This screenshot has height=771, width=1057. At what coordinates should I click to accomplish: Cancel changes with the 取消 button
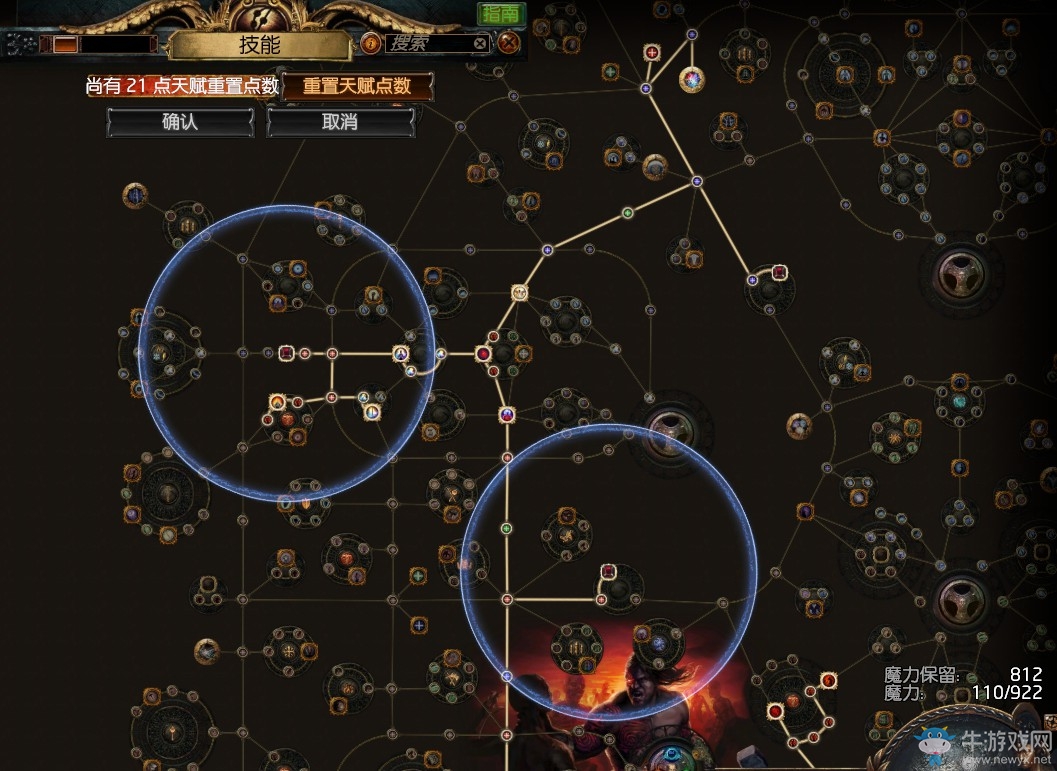tap(340, 122)
